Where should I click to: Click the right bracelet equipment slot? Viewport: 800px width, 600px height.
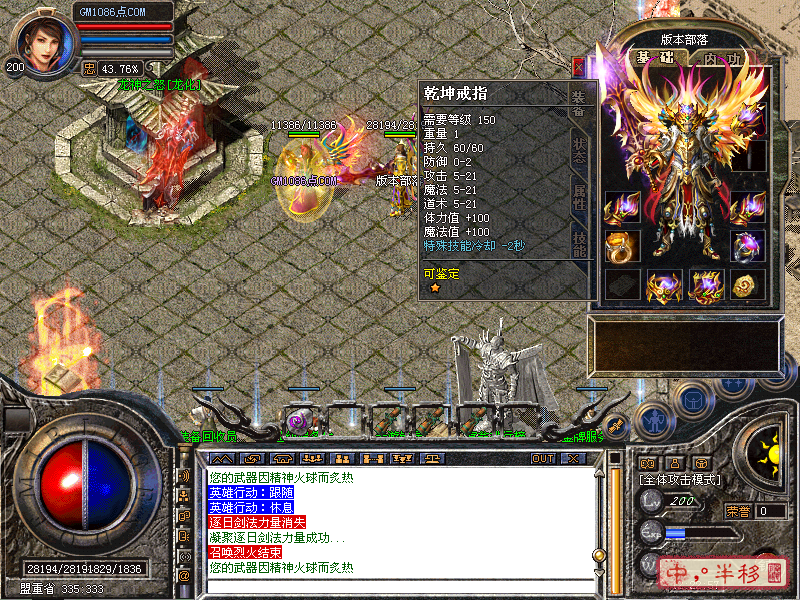748,208
